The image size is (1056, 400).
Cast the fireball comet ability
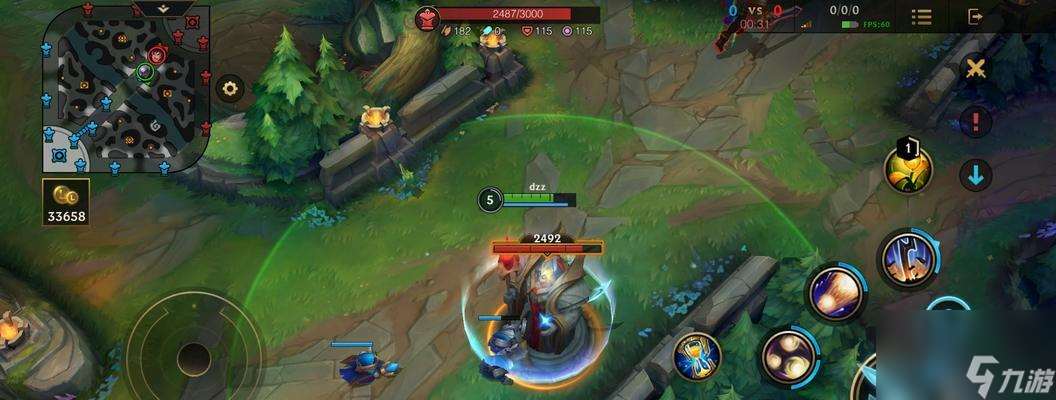point(835,292)
